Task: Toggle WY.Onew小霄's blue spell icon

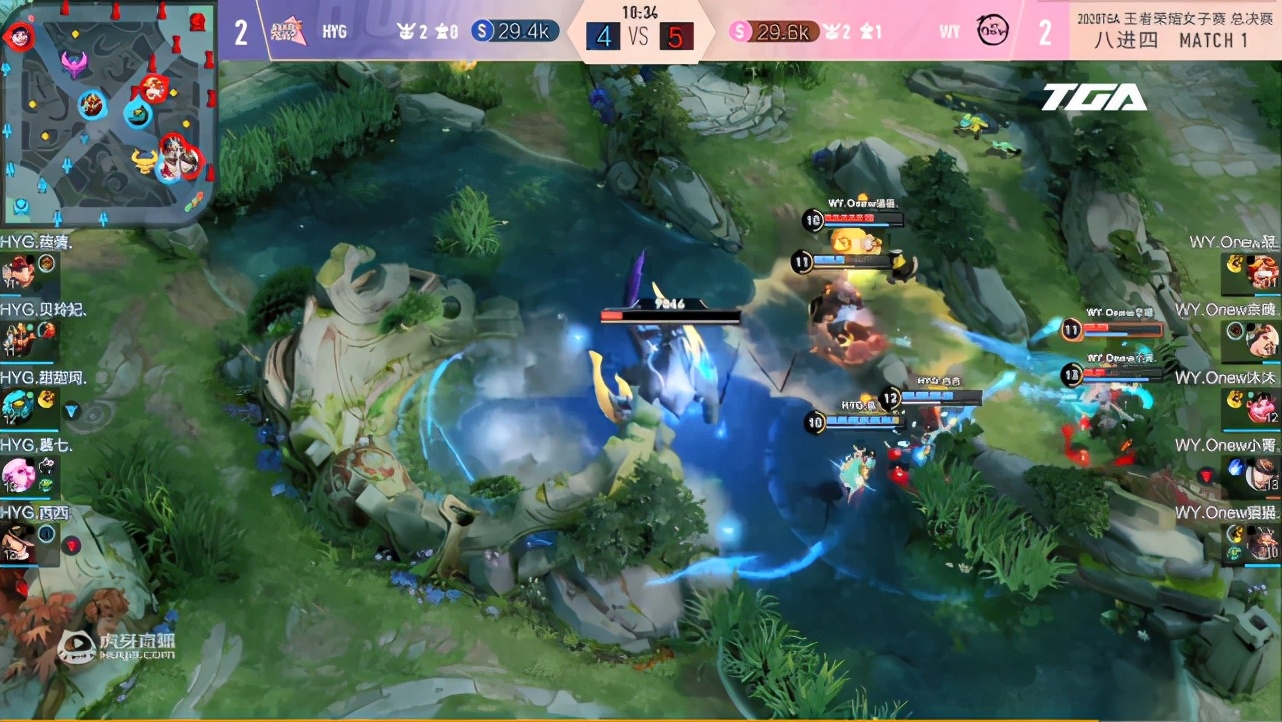Action: [x=1236, y=467]
